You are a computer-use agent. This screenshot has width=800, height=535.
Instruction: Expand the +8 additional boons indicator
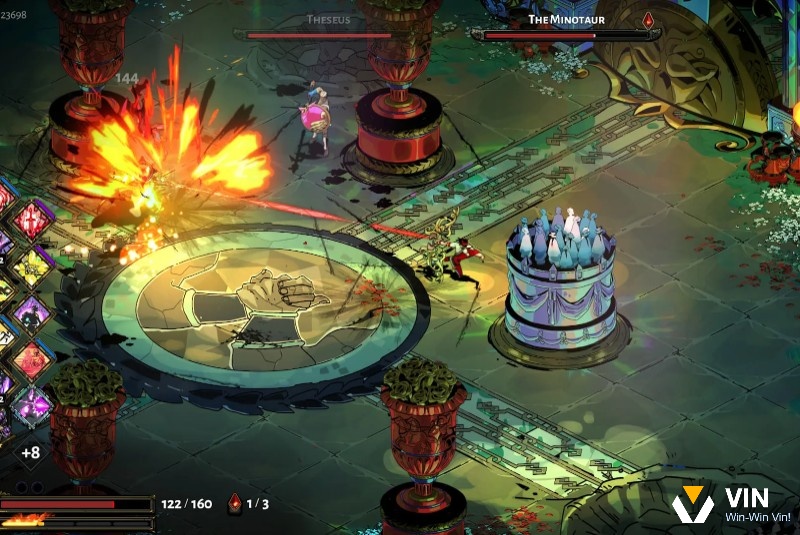(x=30, y=452)
